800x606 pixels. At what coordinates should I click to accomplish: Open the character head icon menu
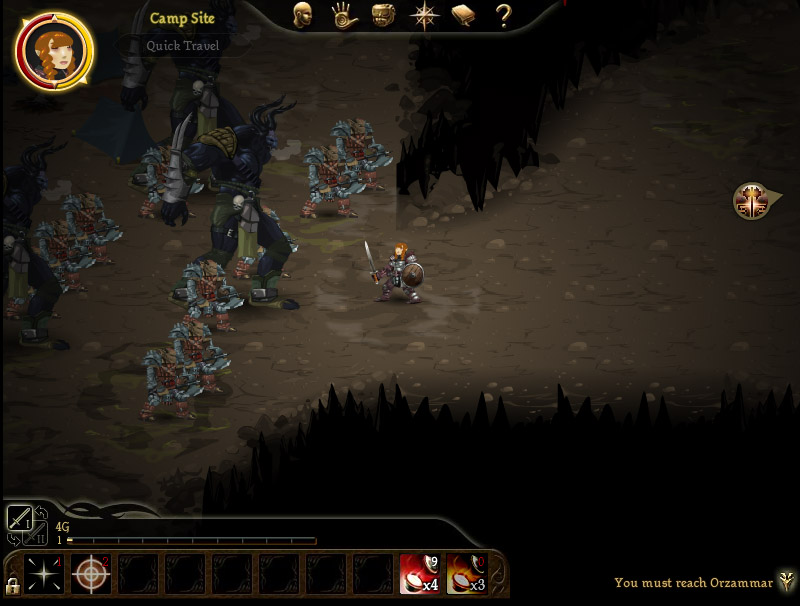[303, 15]
